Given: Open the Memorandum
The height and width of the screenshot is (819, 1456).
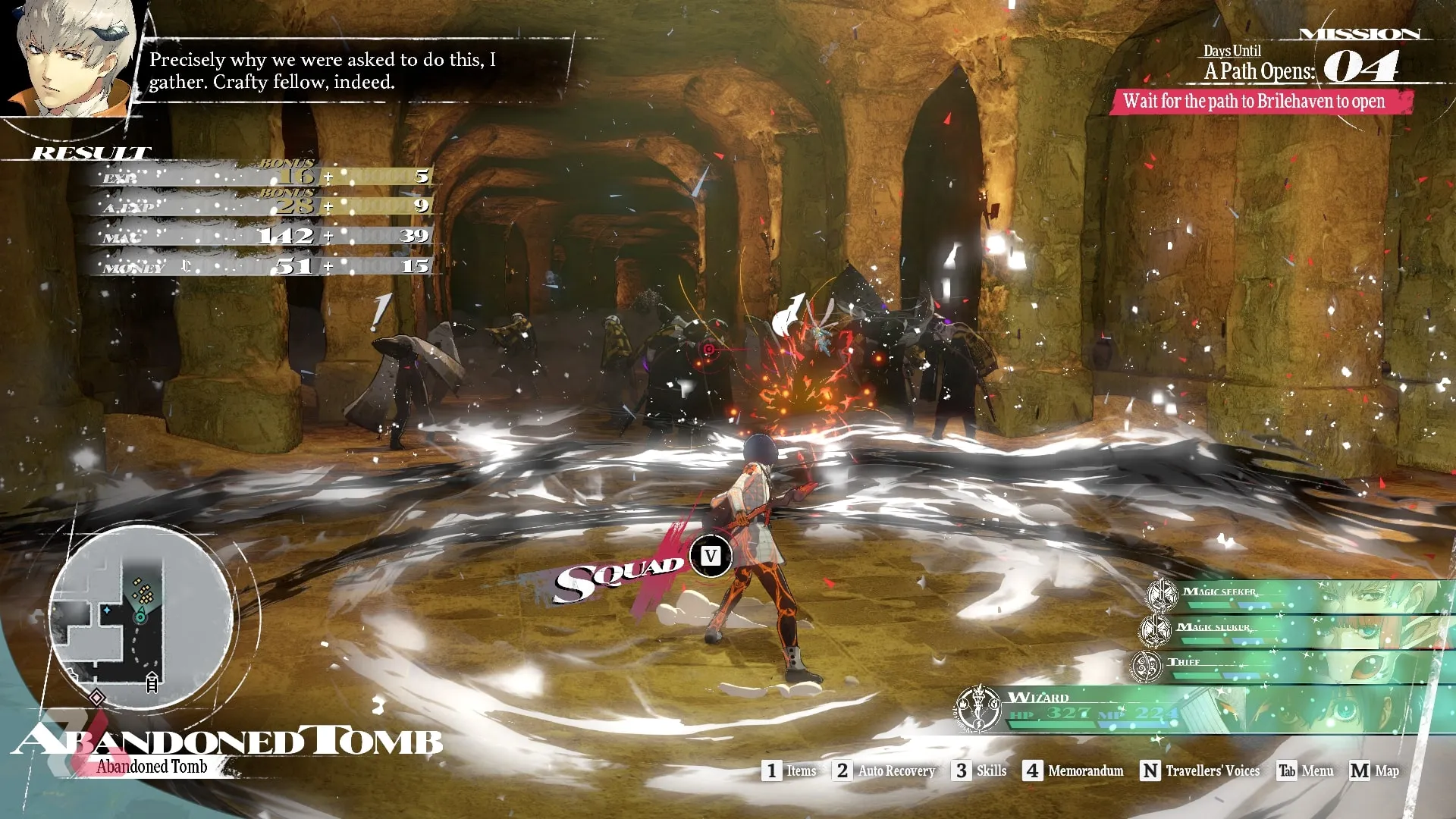Looking at the screenshot, I should tap(1074, 770).
